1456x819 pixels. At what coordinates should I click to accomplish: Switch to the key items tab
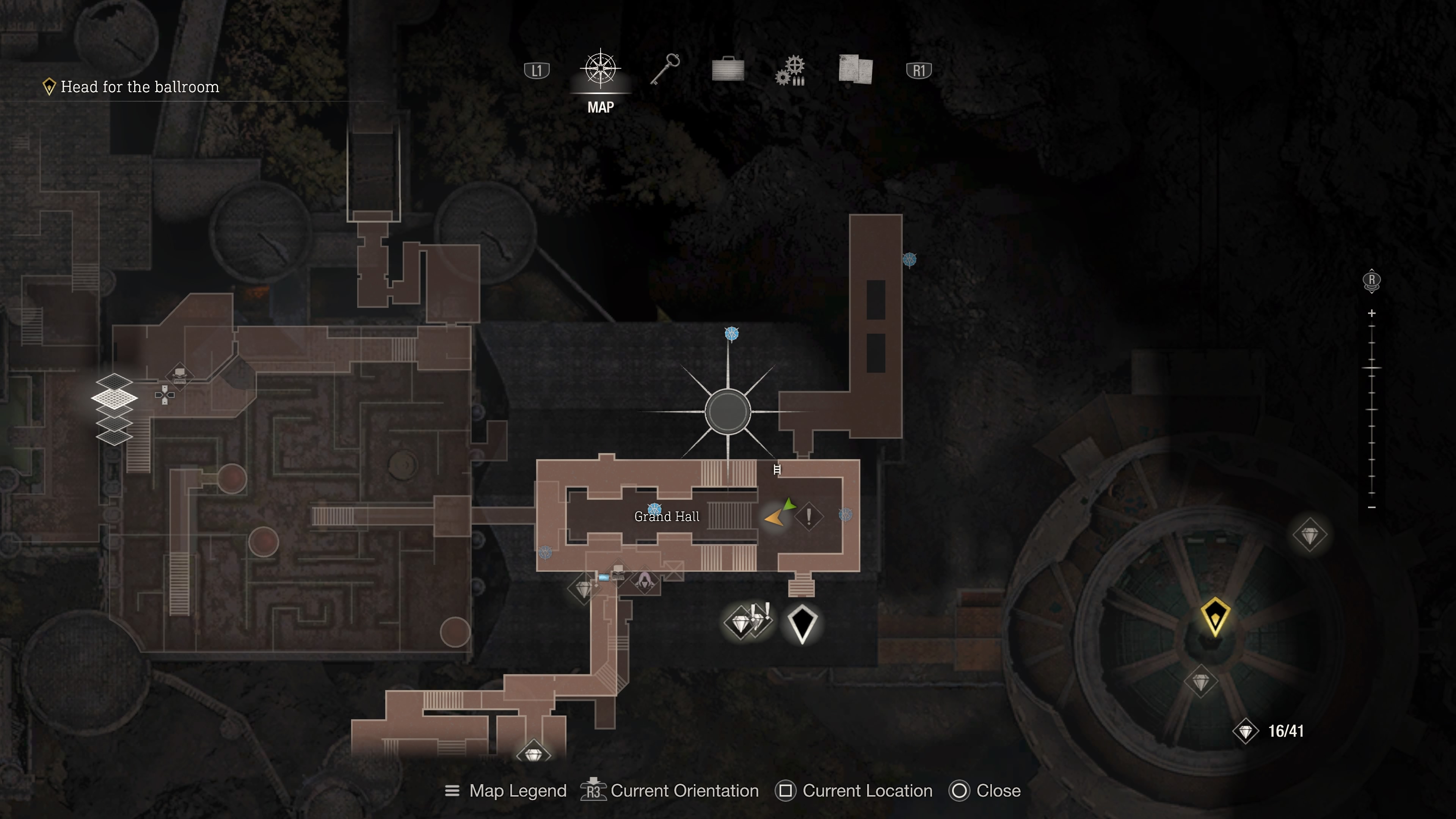pyautogui.click(x=665, y=69)
